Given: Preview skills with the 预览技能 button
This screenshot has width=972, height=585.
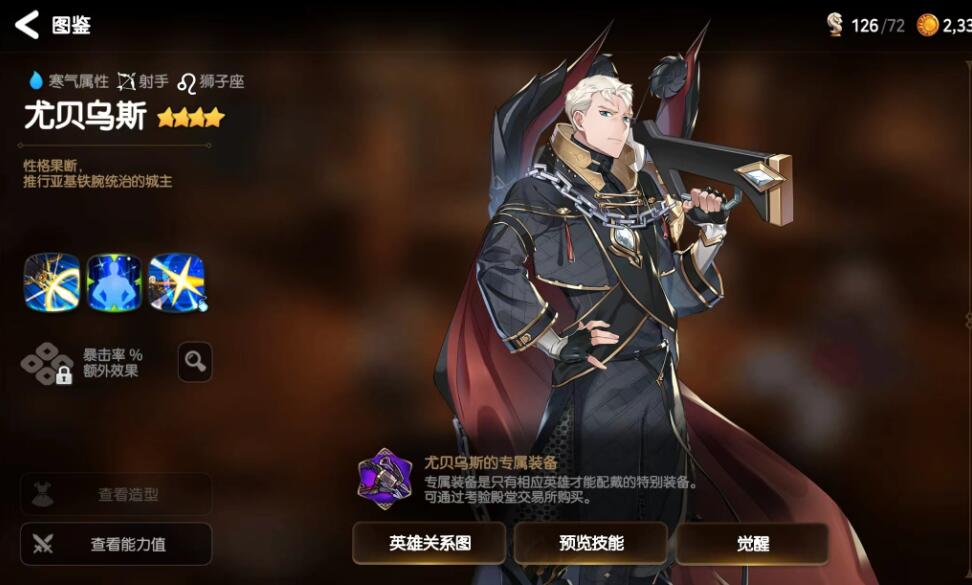Looking at the screenshot, I should 590,543.
